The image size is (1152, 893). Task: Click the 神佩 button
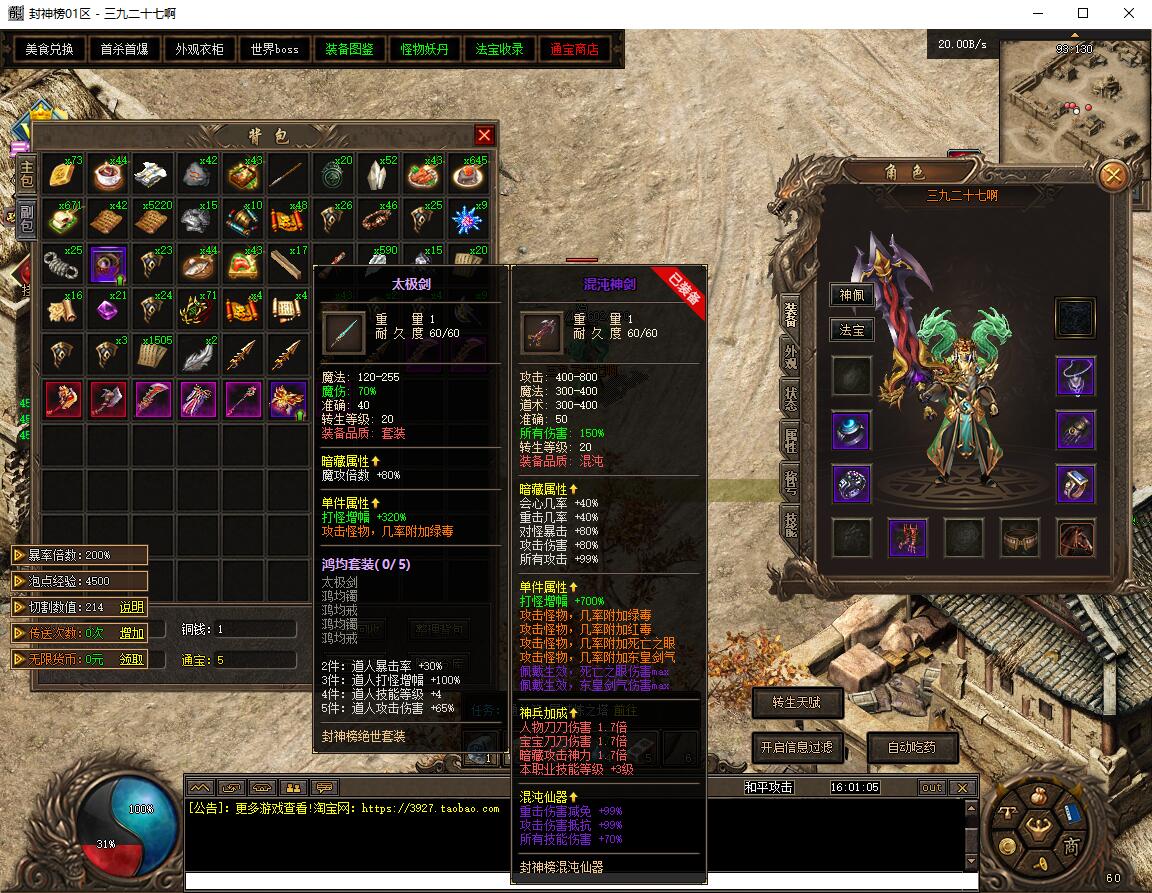(x=851, y=295)
